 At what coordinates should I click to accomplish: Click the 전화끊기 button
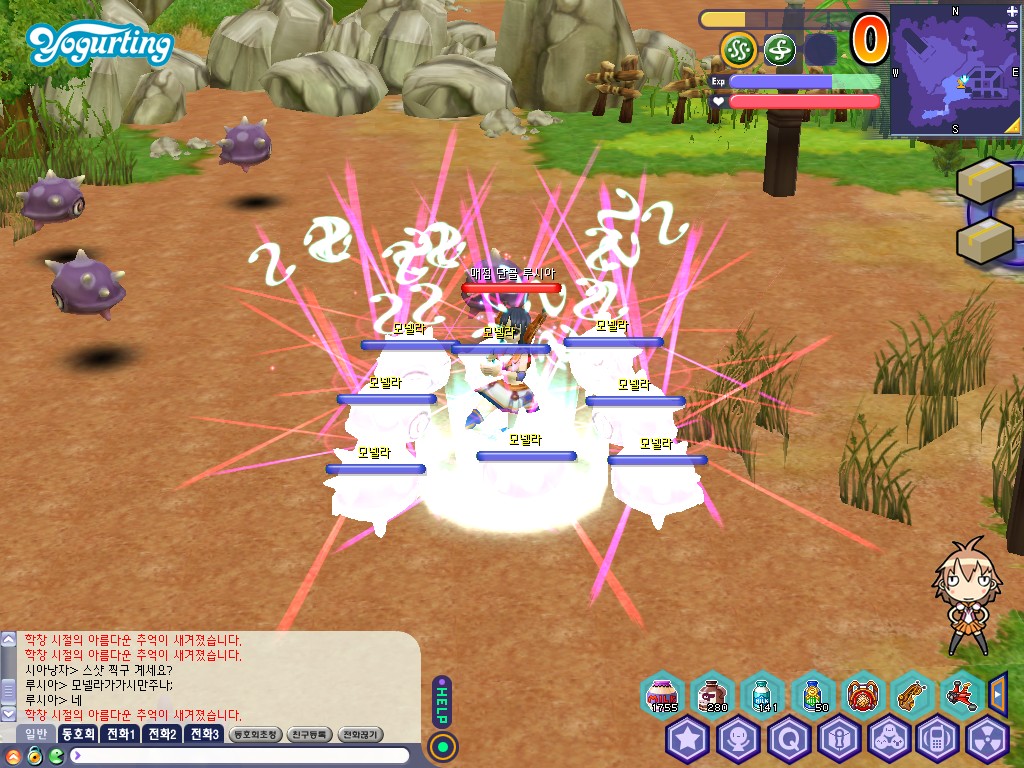[x=361, y=734]
